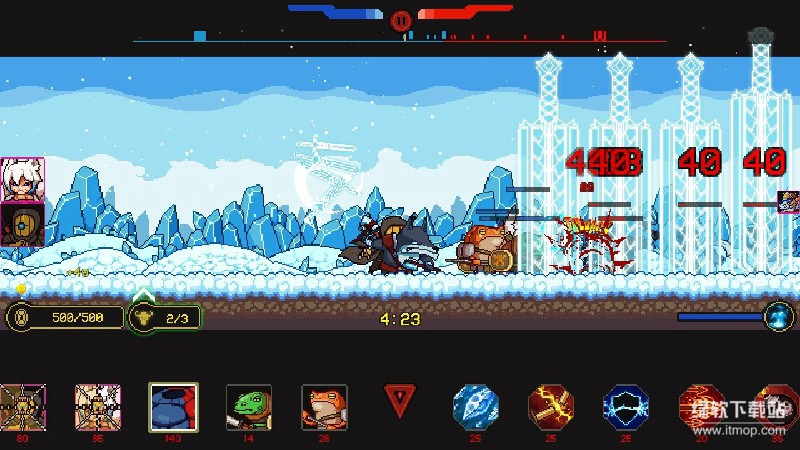Select the hooded masked hero portrait
The image size is (800, 450).
click(x=21, y=224)
